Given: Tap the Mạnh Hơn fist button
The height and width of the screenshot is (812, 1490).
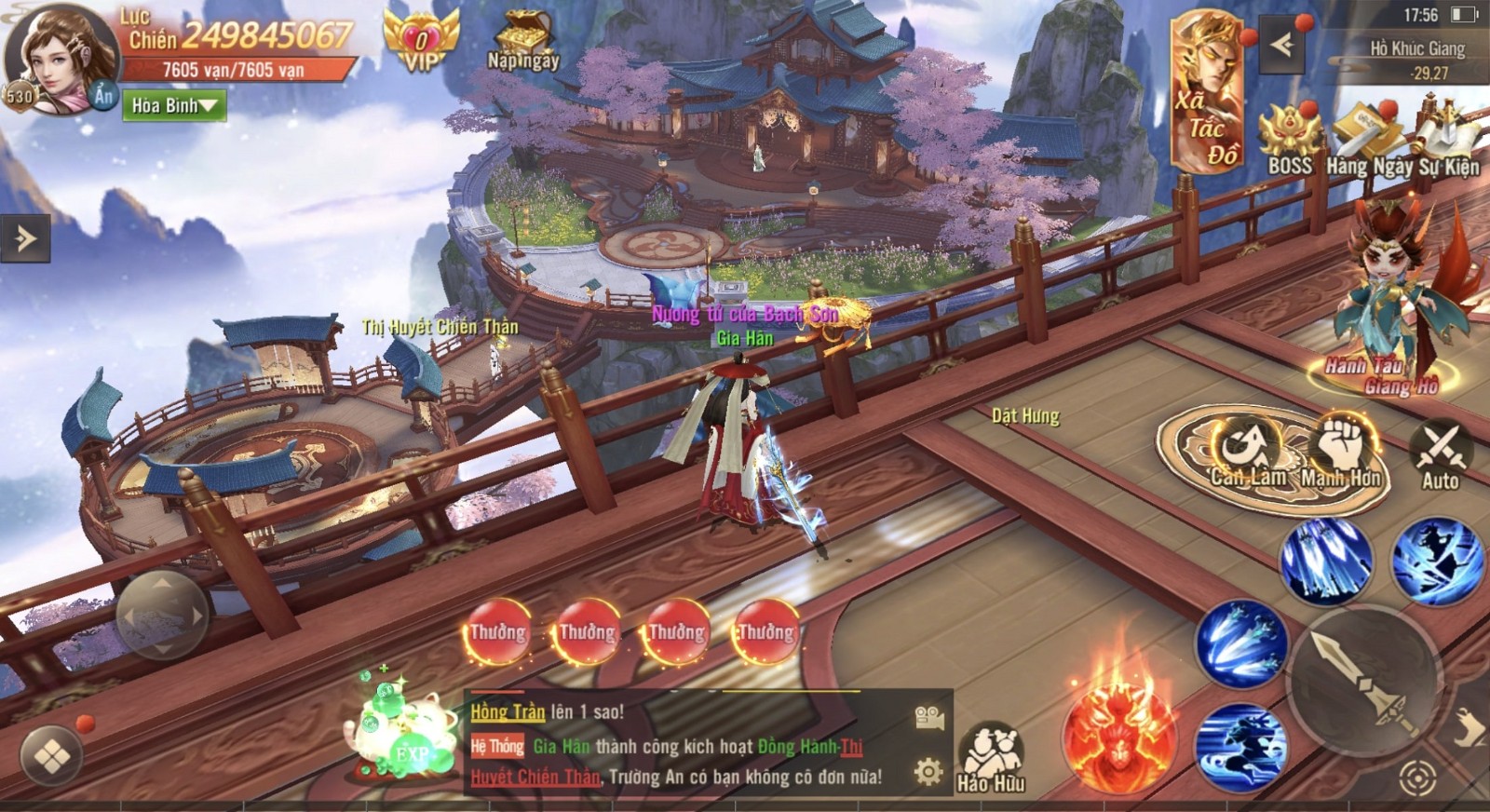Looking at the screenshot, I should pyautogui.click(x=1341, y=452).
